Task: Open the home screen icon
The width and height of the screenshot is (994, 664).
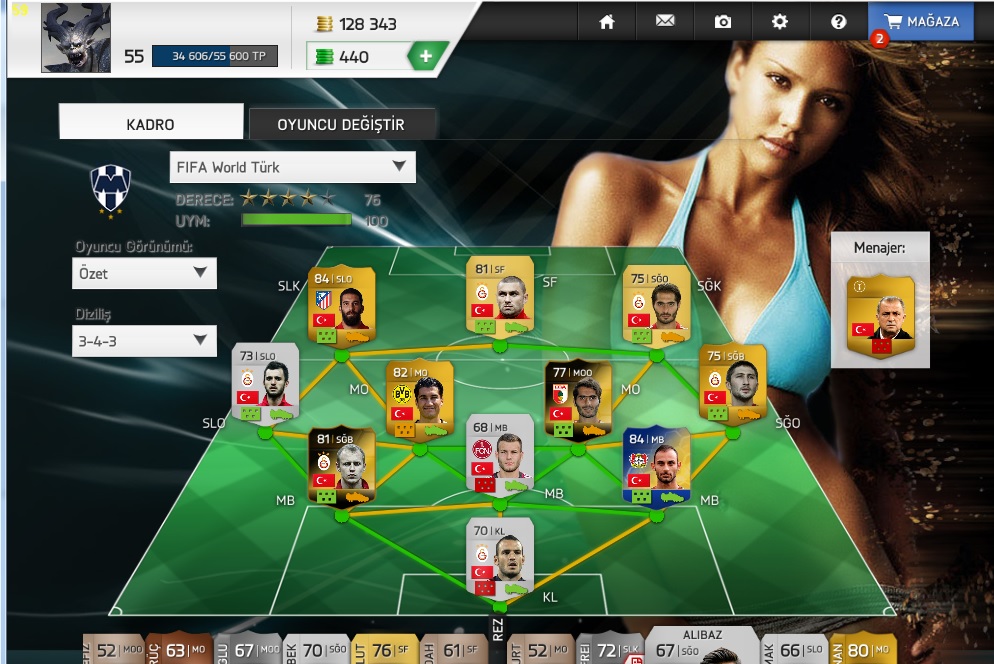Action: (x=606, y=21)
